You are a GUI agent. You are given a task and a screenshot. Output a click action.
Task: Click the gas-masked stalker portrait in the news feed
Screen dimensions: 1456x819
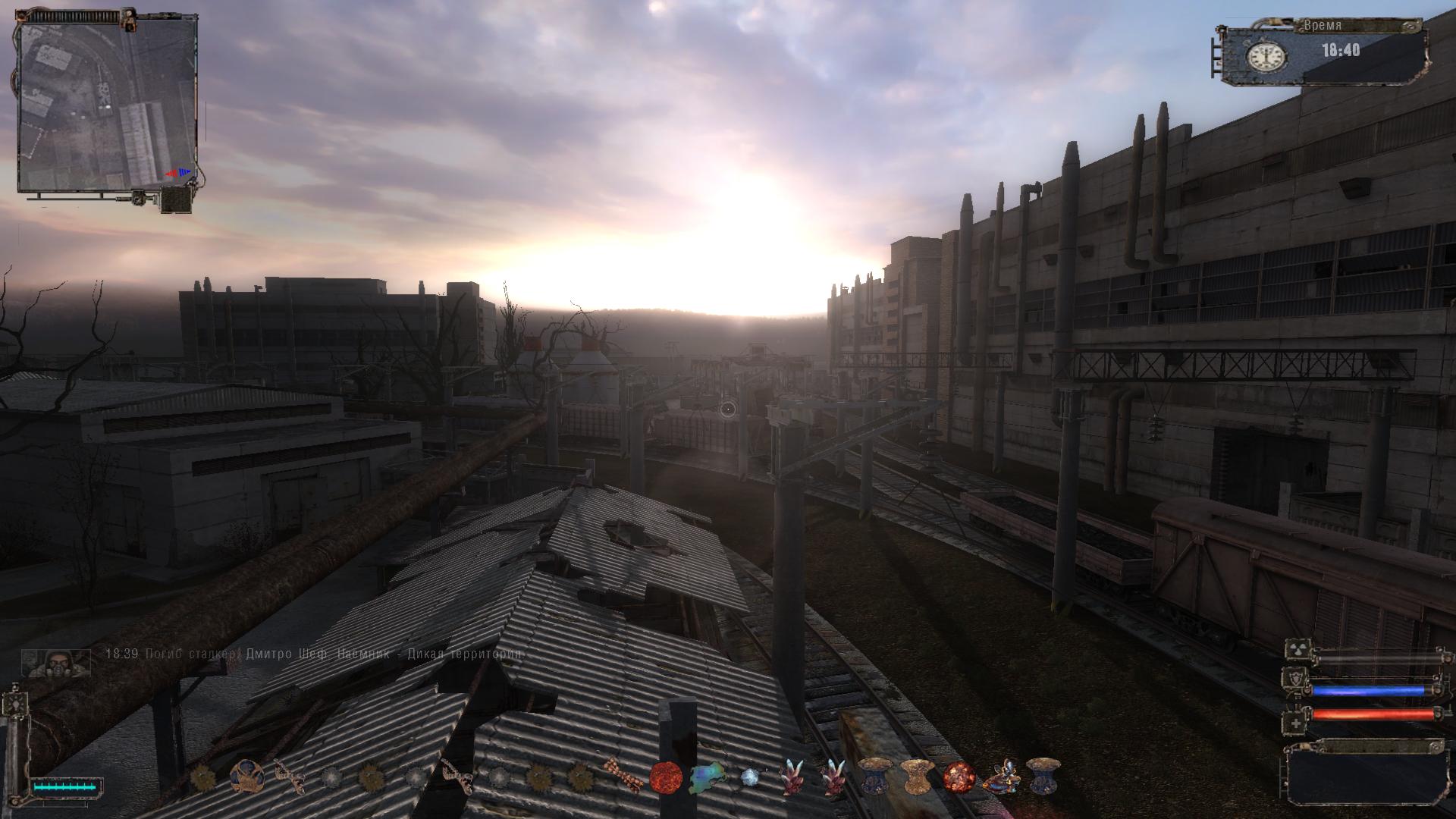click(x=55, y=662)
